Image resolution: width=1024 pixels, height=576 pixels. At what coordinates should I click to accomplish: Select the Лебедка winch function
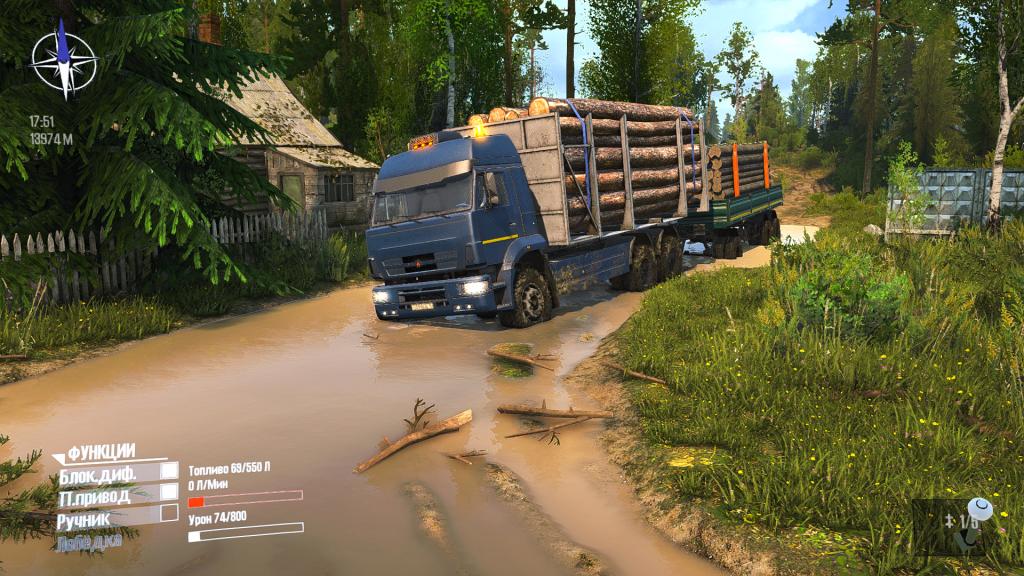click(x=88, y=541)
